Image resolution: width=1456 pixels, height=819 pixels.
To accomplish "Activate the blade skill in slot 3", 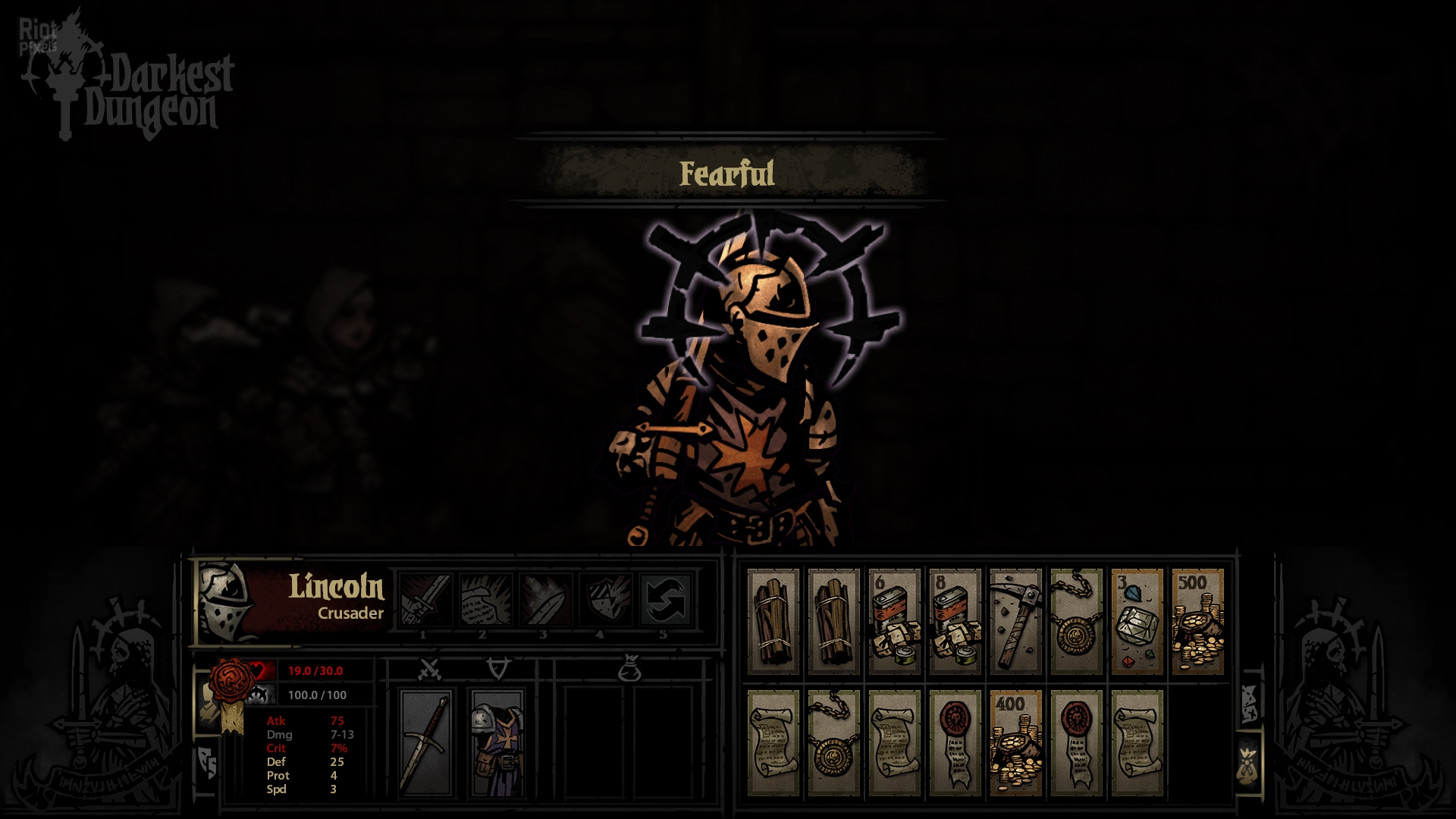I will coord(545,599).
